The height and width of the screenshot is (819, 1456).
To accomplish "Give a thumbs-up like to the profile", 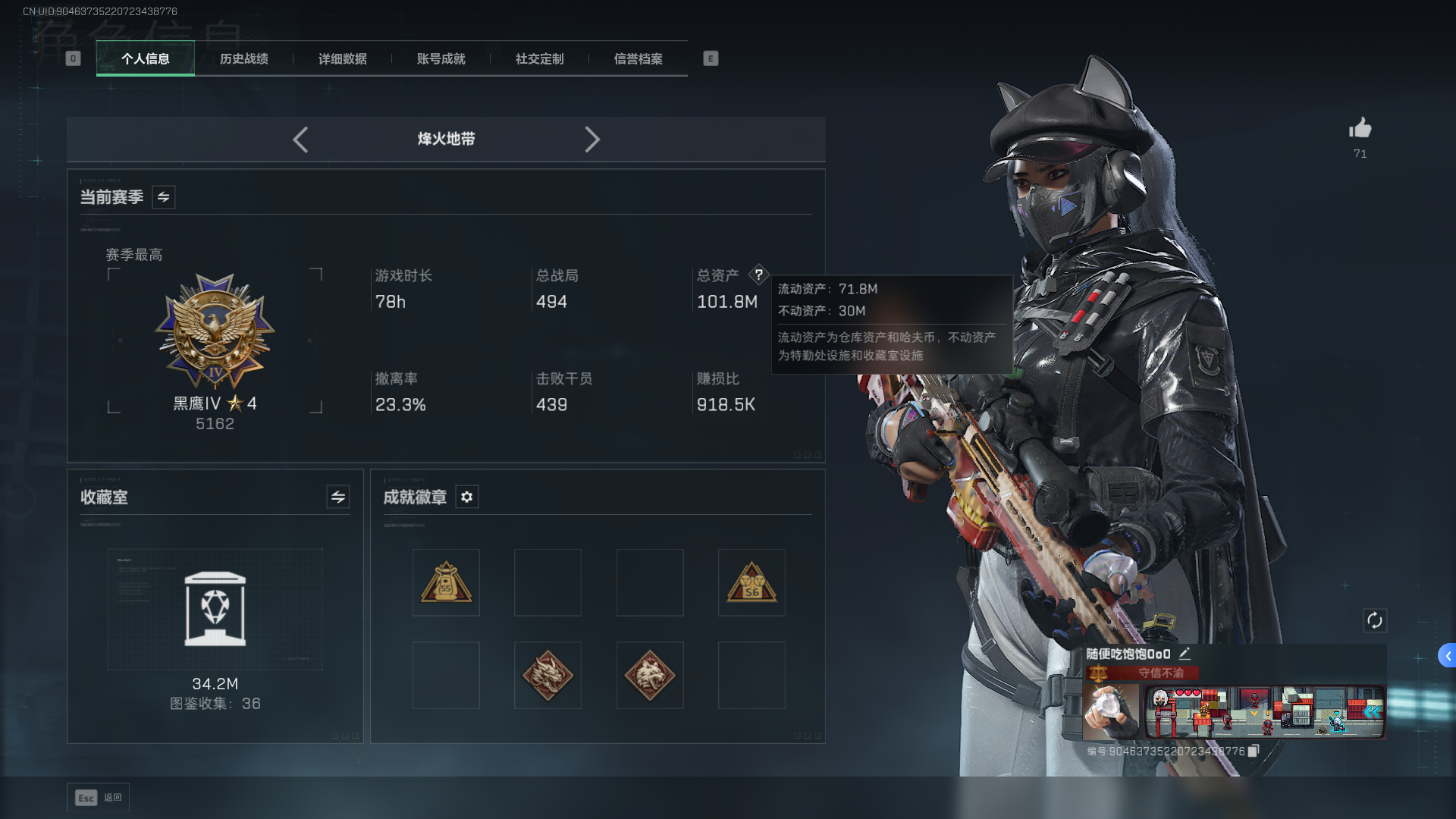I will (x=1360, y=128).
